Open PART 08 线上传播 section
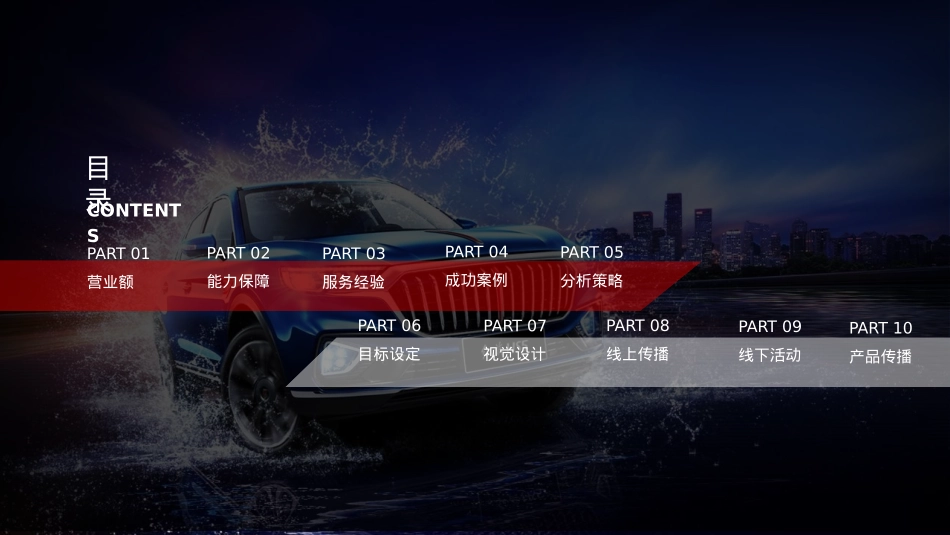 [x=637, y=353]
